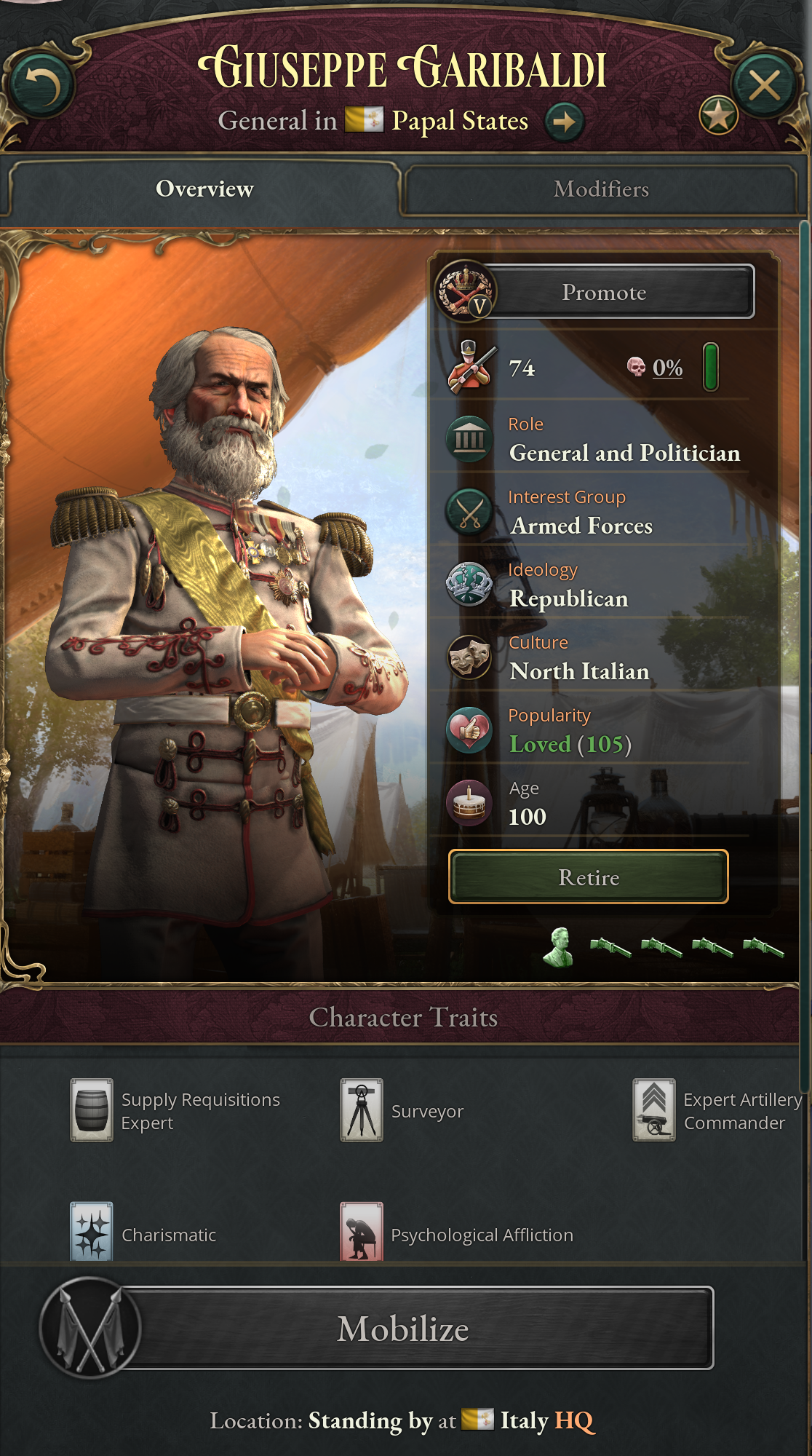View the Republican ideology entry
812x1456 pixels.
568,598
